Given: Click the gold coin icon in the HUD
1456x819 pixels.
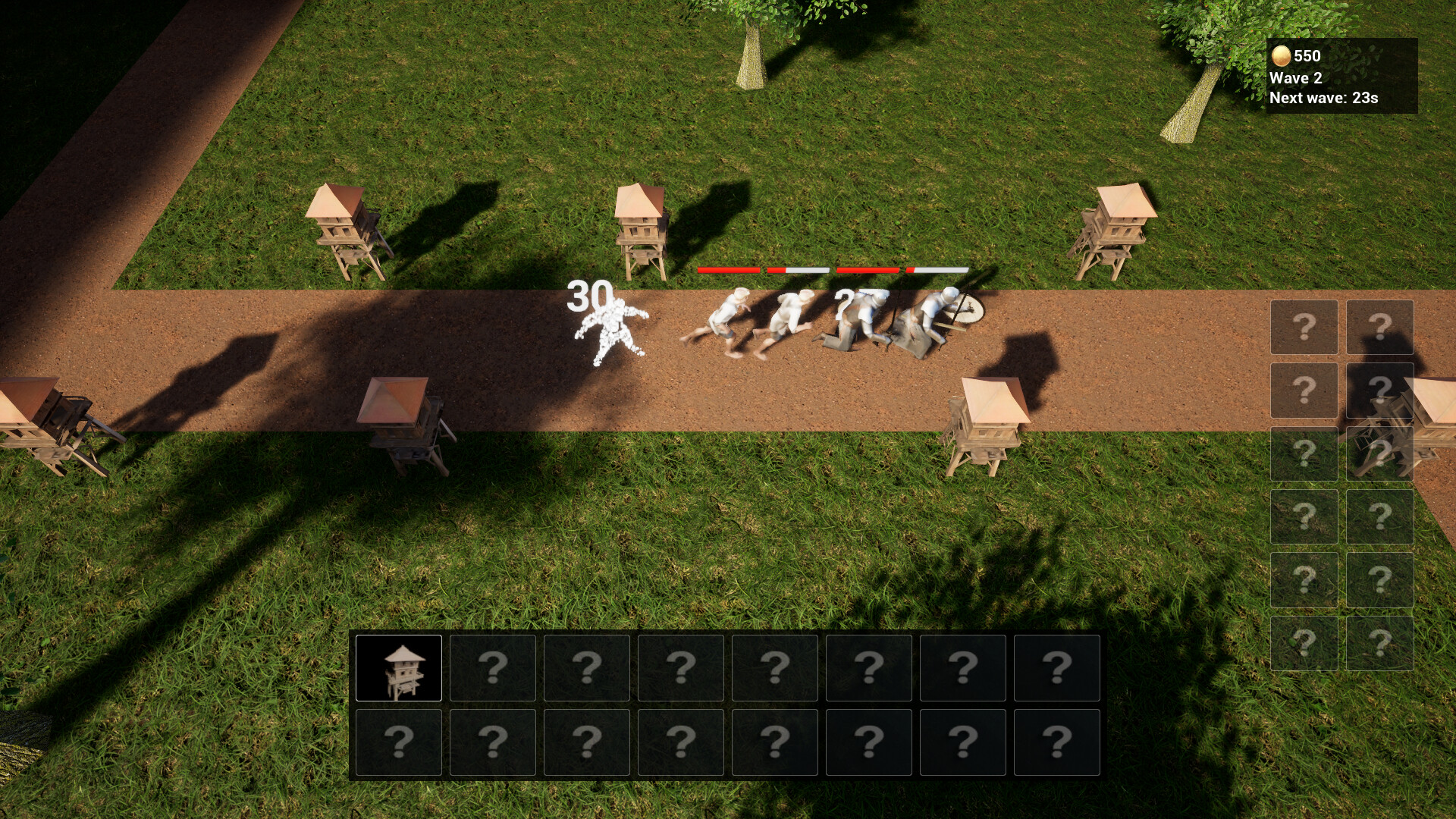Looking at the screenshot, I should 1281,55.
